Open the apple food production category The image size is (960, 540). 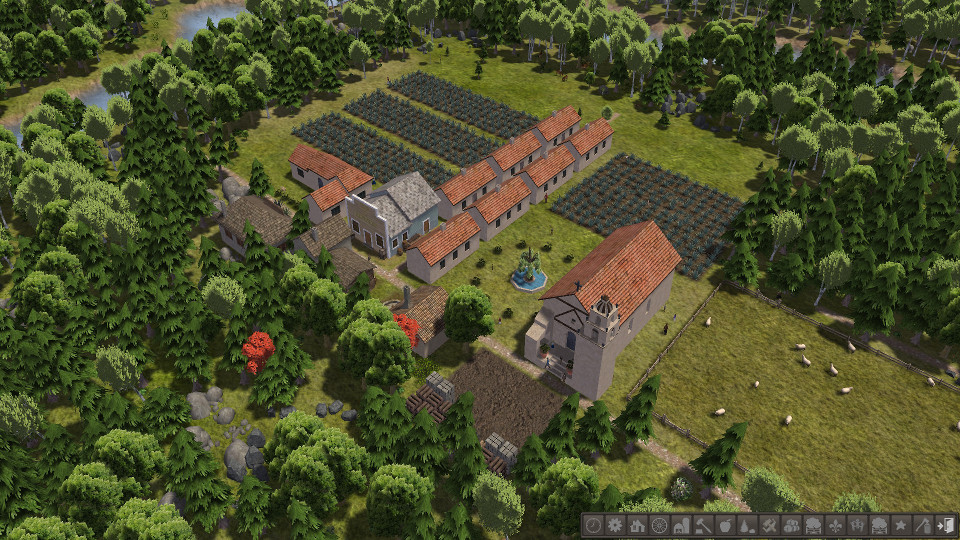726,525
